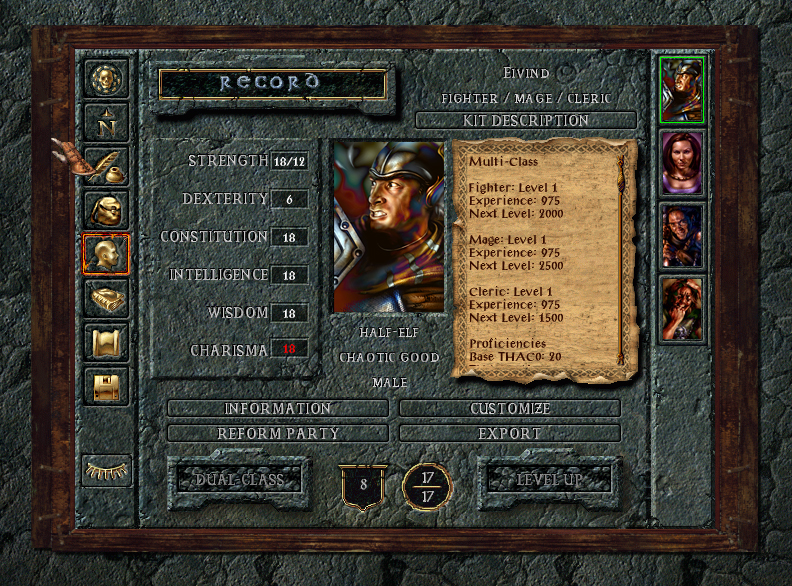Click the Dual-Class button

(240, 480)
